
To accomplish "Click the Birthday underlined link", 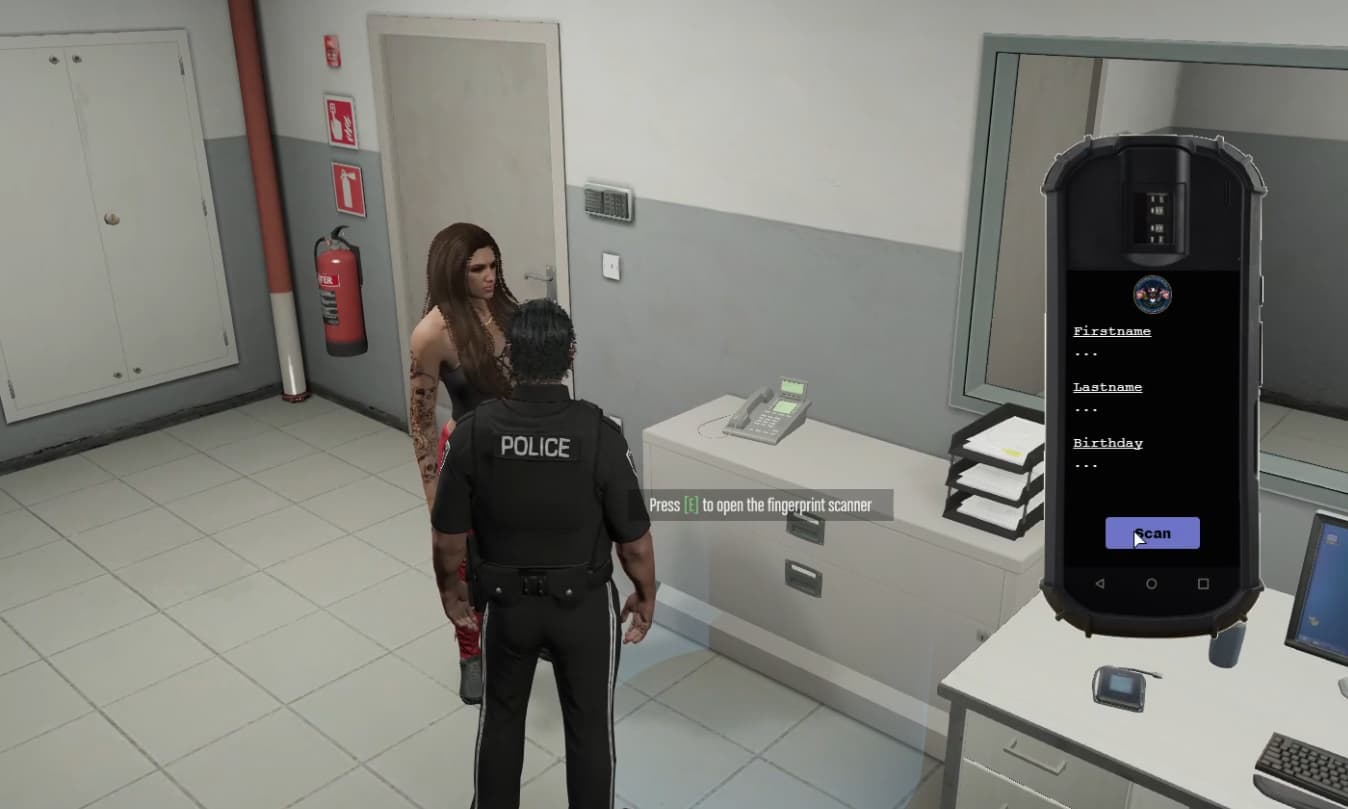I will pyautogui.click(x=1108, y=443).
